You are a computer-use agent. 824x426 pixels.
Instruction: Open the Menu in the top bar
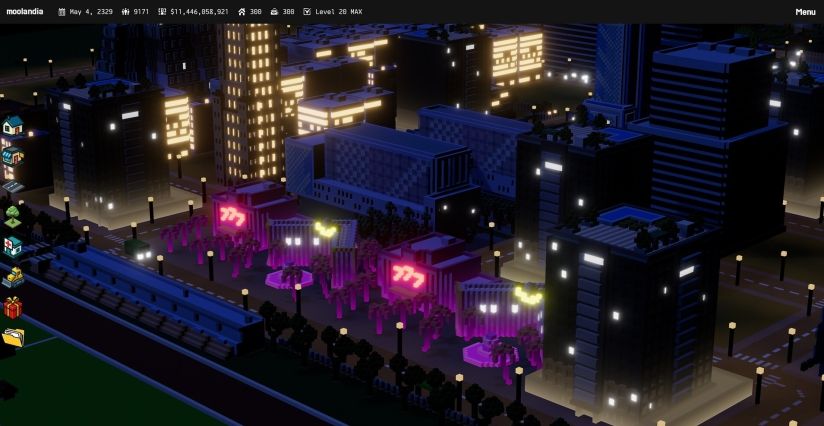805,12
